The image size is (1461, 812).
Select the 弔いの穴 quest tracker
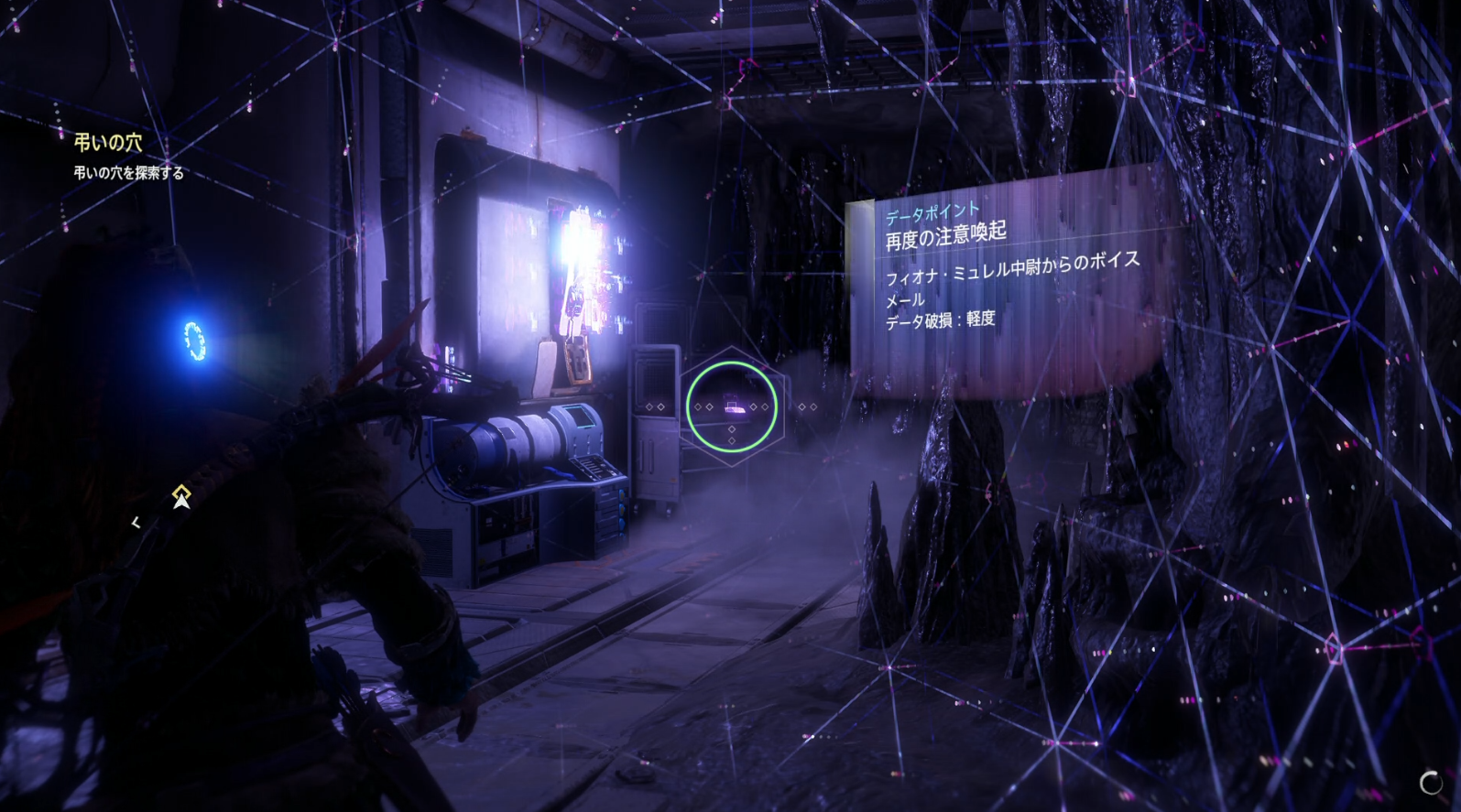(109, 143)
